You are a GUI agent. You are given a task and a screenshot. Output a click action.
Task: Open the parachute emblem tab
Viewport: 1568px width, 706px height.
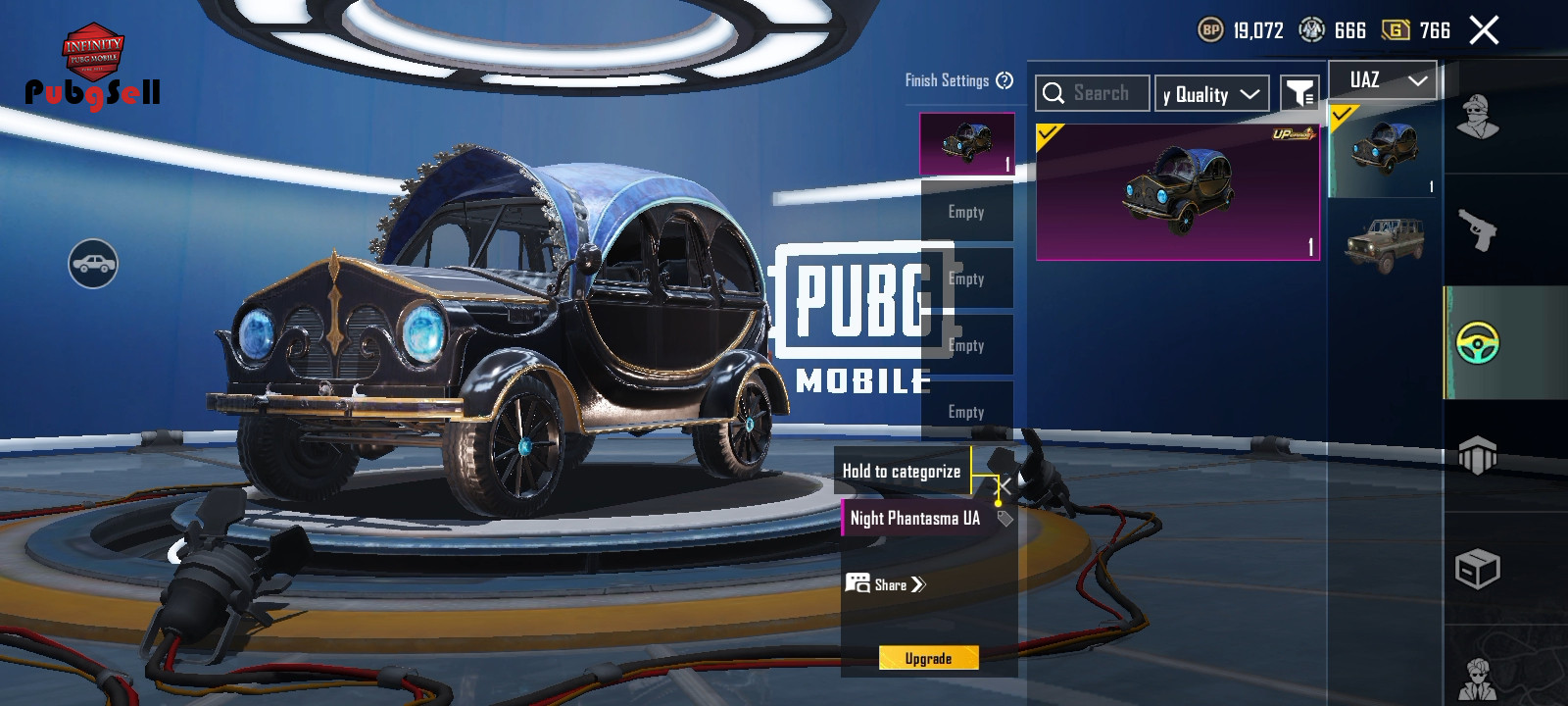pos(1478,456)
